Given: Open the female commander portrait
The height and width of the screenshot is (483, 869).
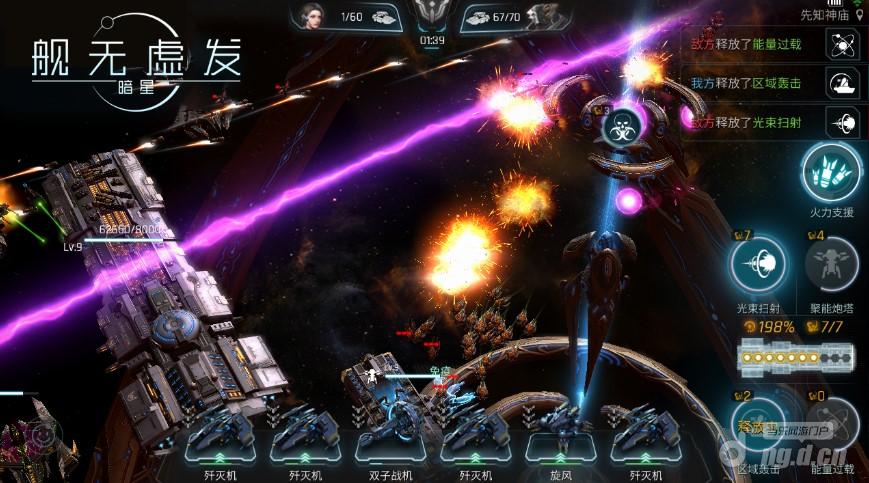Looking at the screenshot, I should (x=313, y=17).
